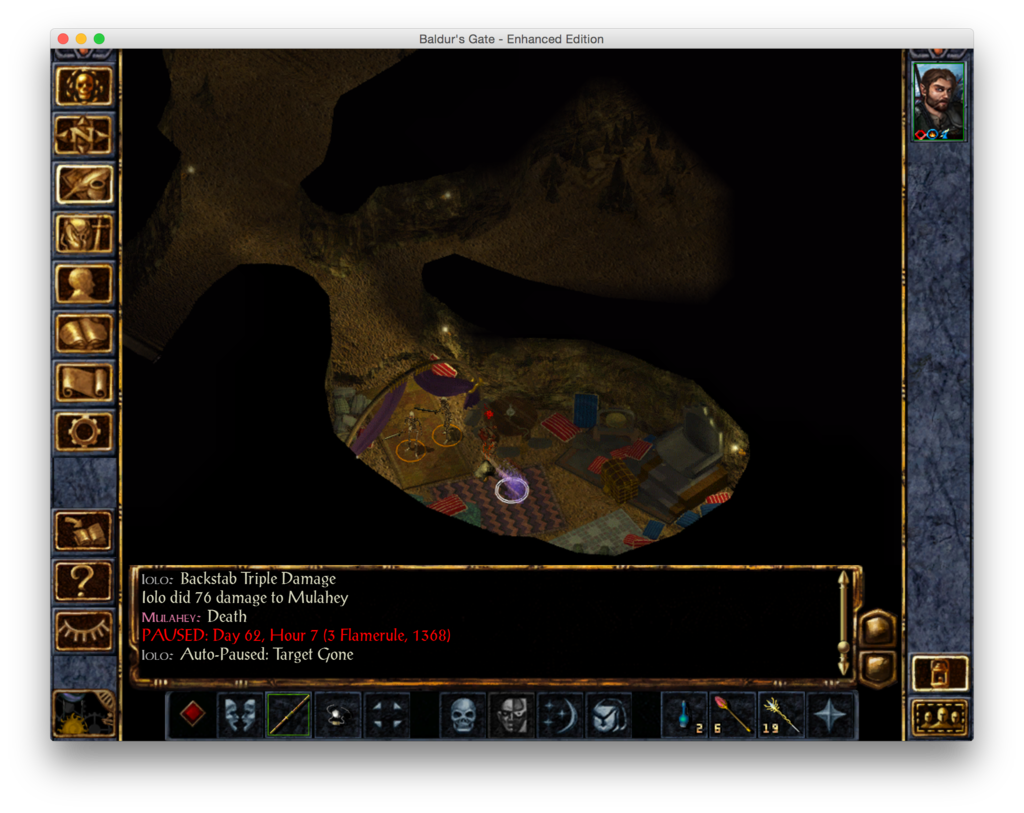Click the closed eye button in sidebar
The height and width of the screenshot is (813, 1024).
point(84,629)
